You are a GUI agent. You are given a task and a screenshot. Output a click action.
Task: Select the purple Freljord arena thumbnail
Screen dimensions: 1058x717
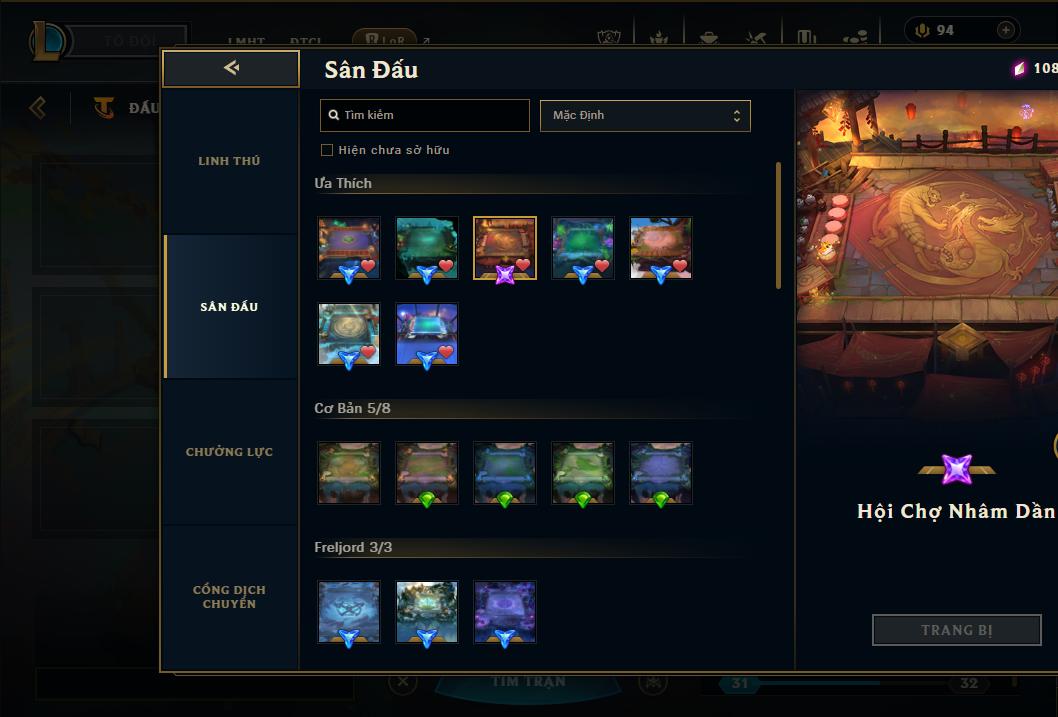tap(505, 611)
